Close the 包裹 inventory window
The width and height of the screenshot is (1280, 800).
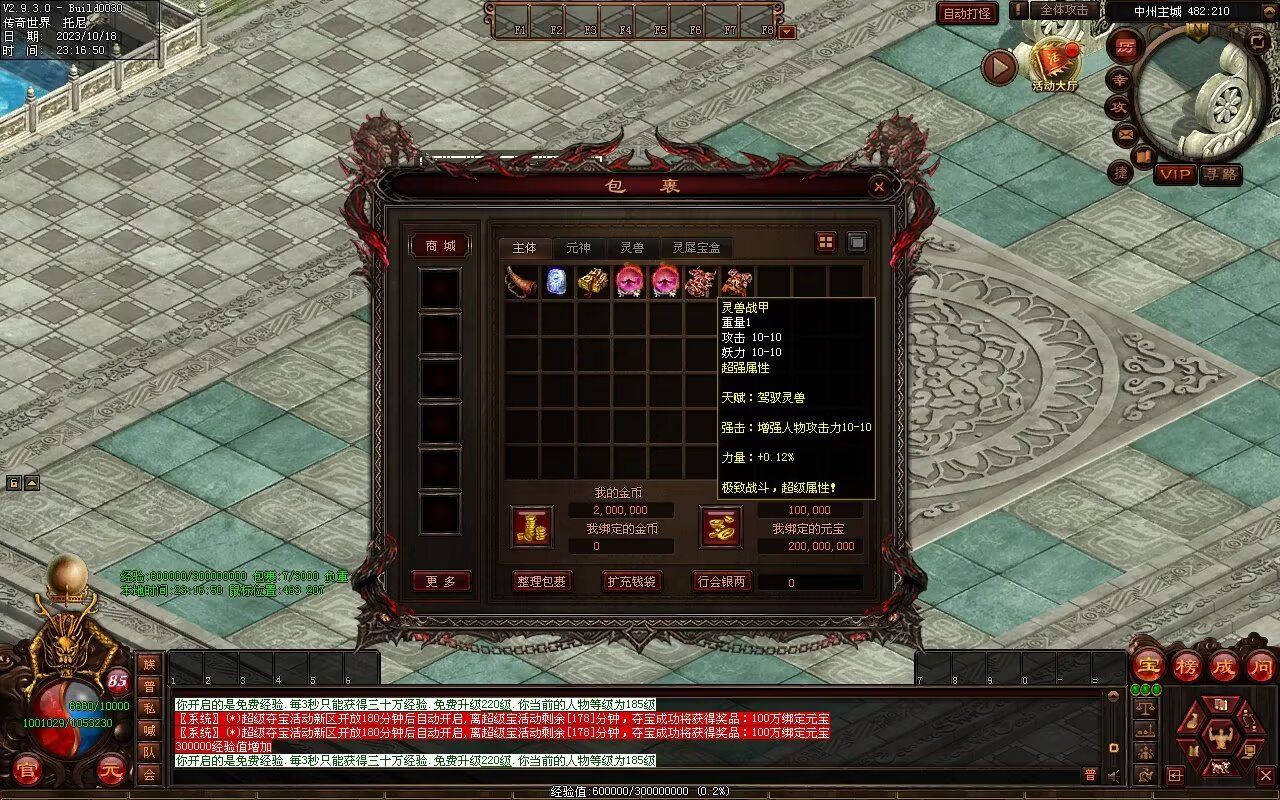coord(878,186)
